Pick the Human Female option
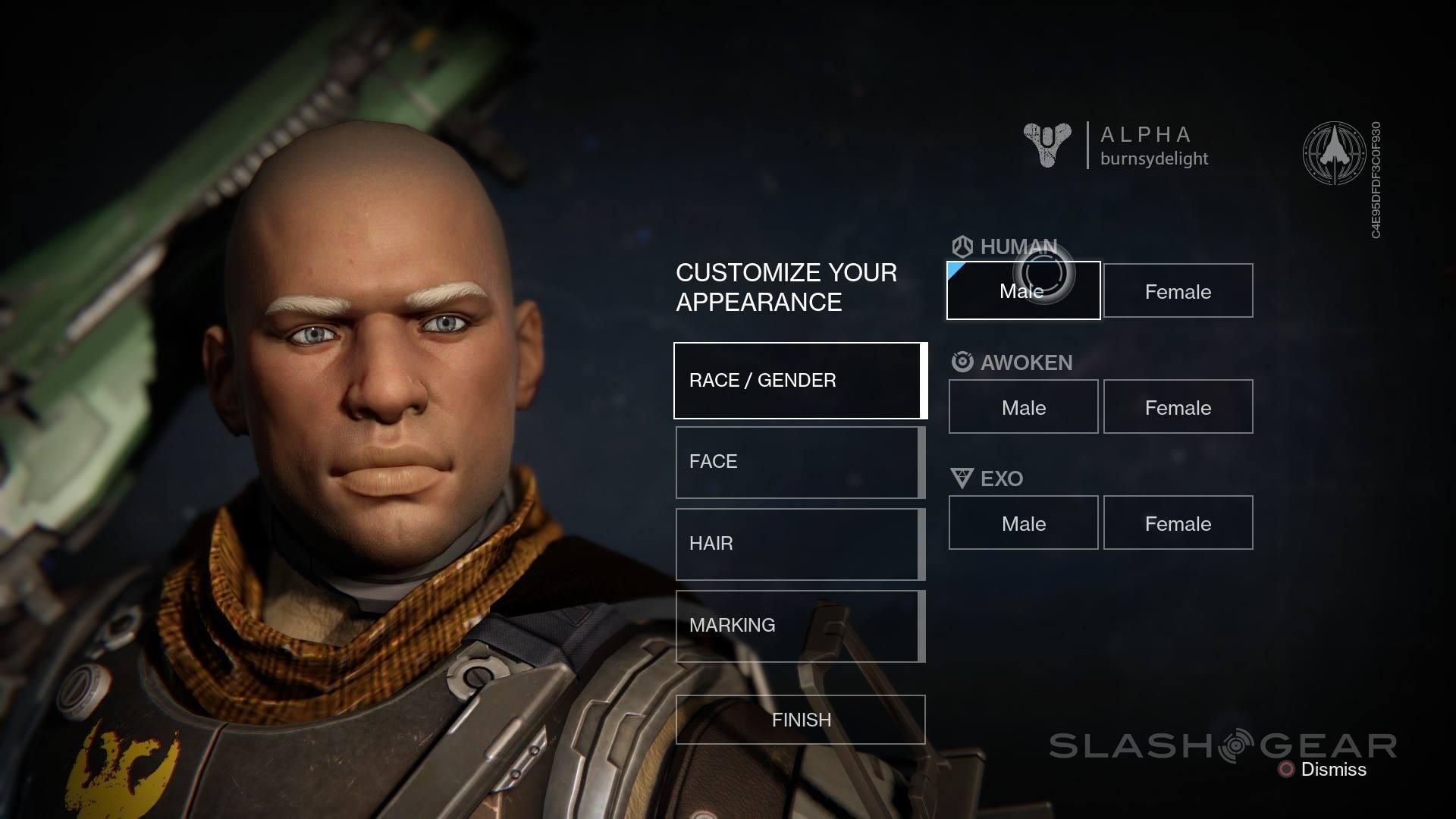 pos(1178,290)
